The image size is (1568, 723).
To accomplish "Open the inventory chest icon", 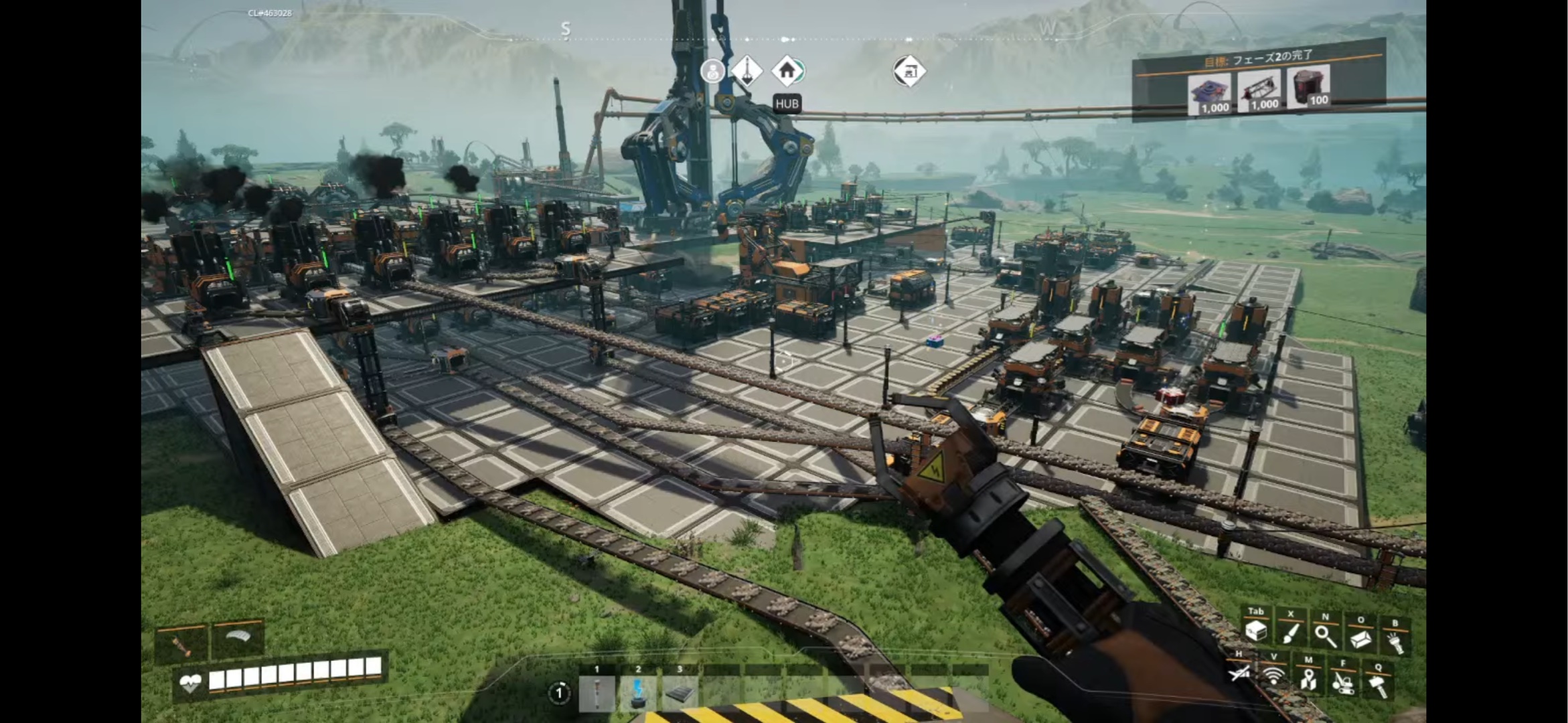I will [x=1255, y=631].
